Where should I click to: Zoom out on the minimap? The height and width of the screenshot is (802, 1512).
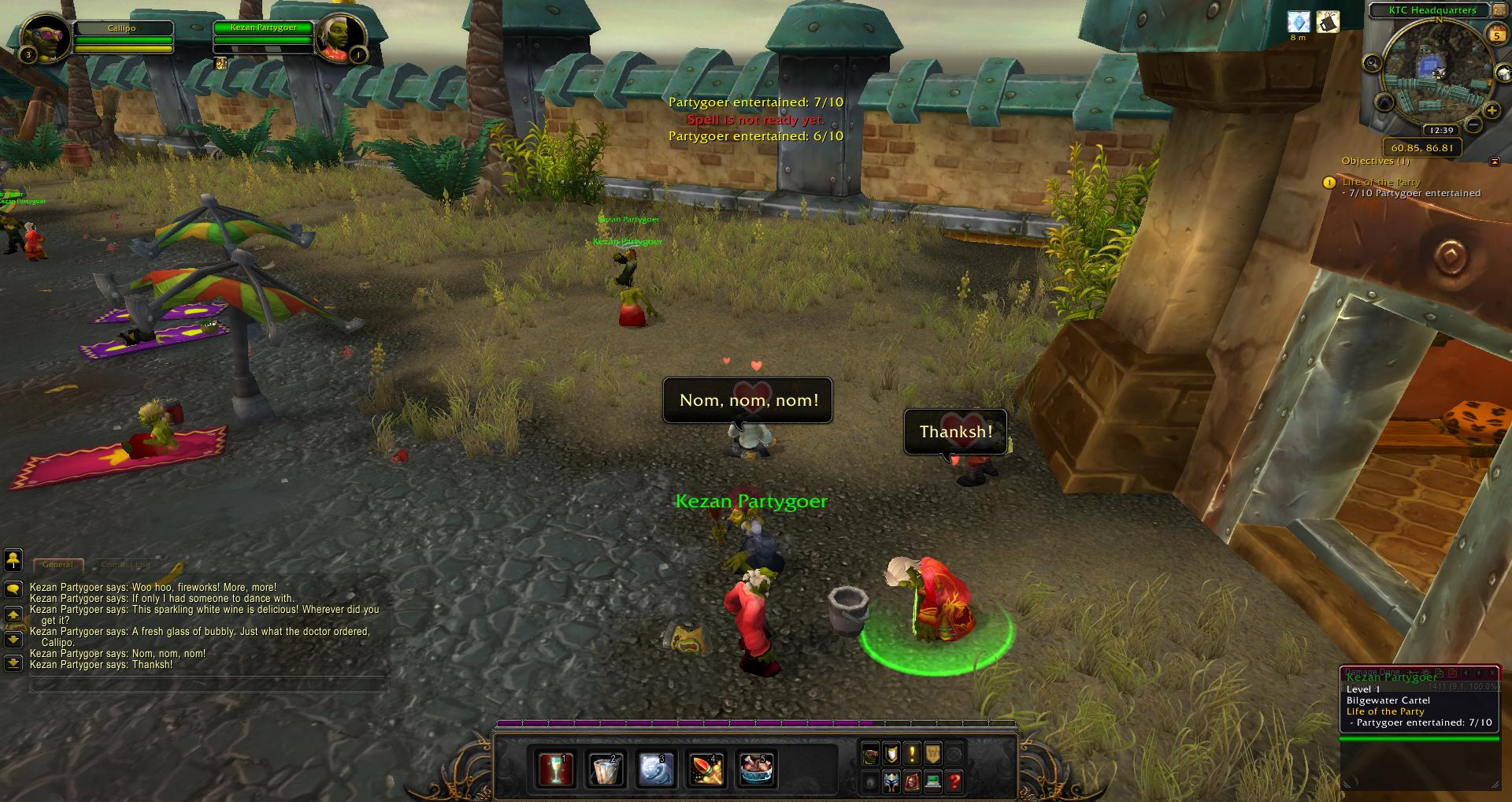(1473, 124)
